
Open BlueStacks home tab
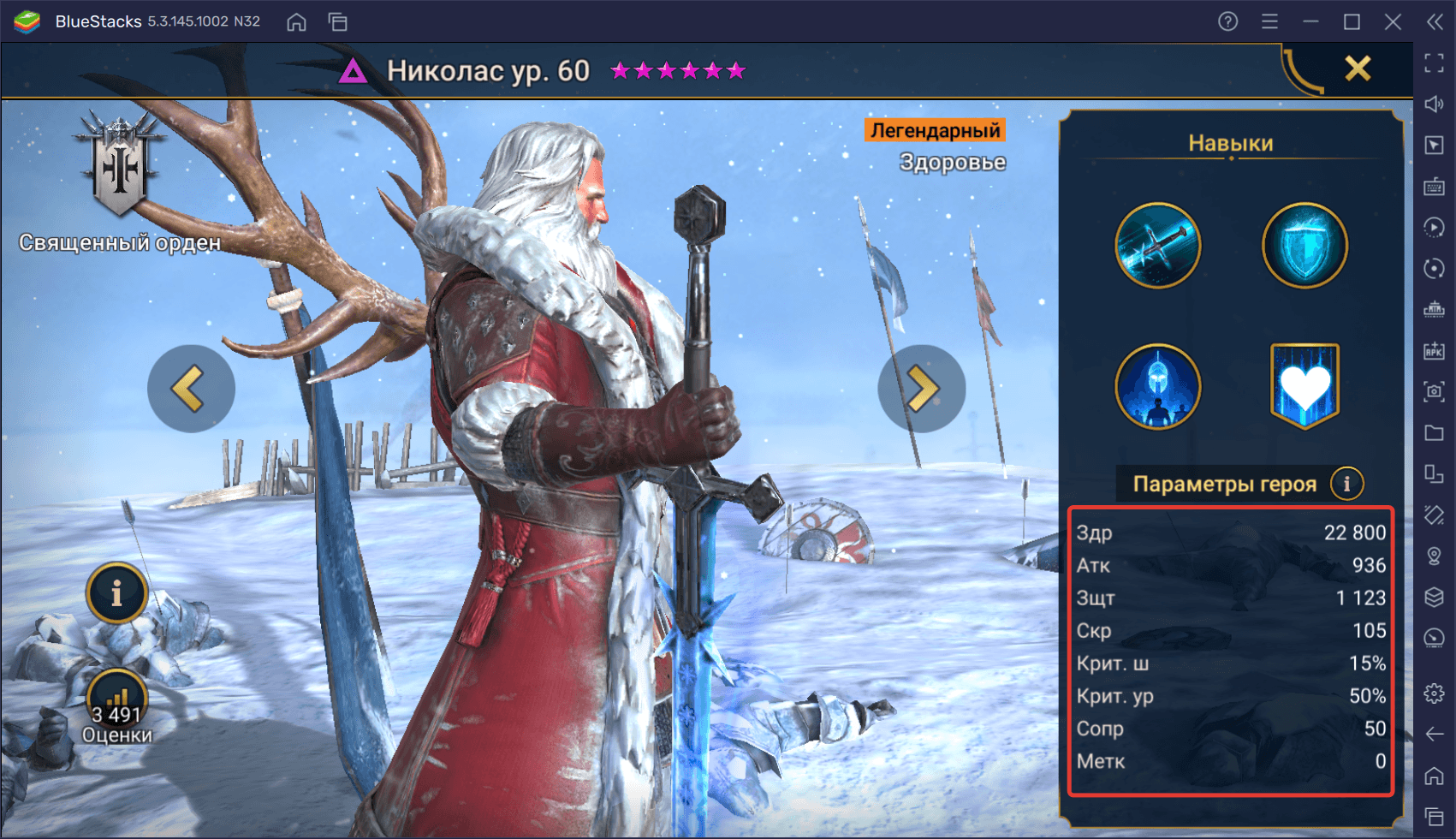coord(296,22)
